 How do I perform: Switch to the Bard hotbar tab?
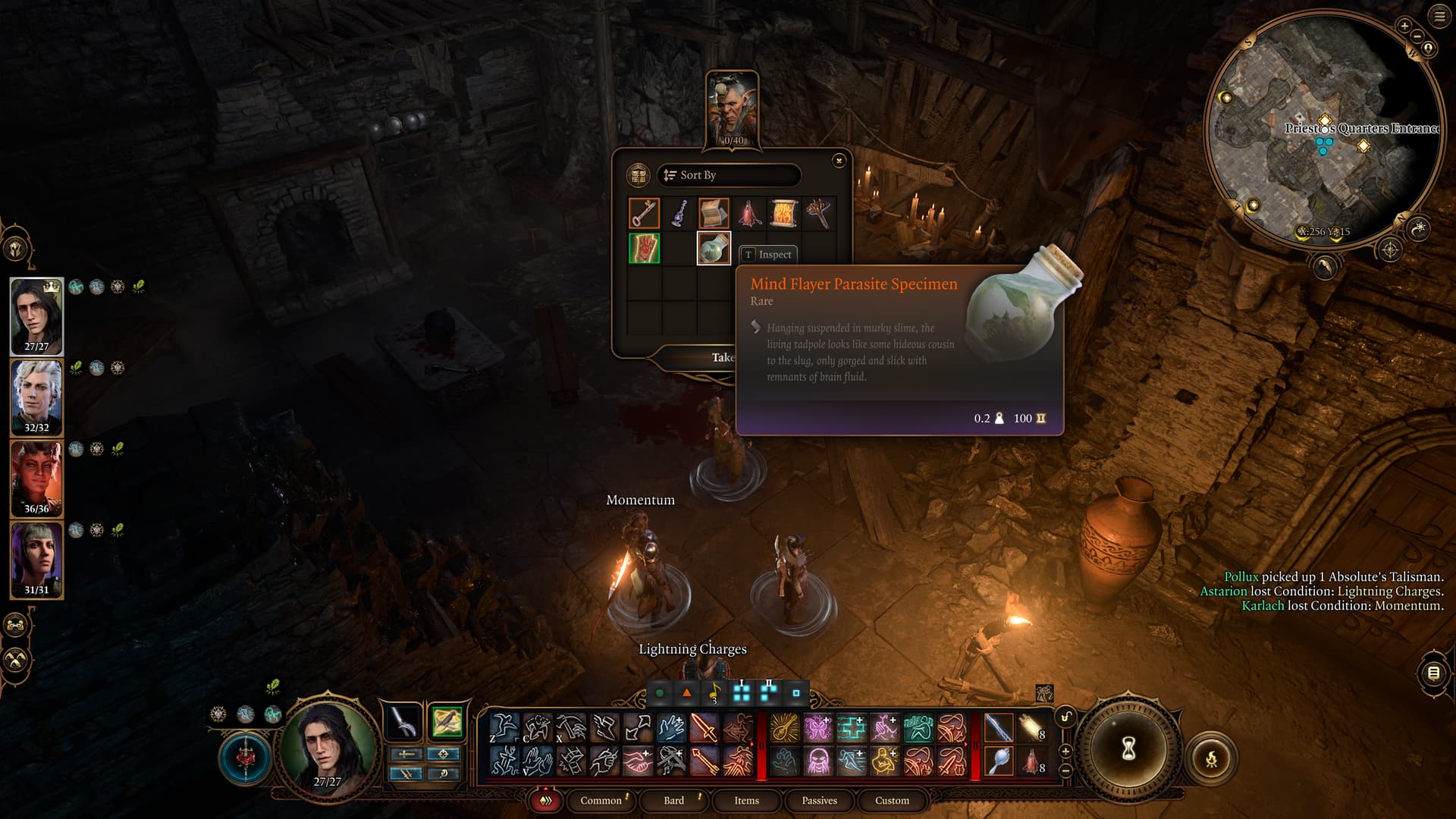coord(673,800)
